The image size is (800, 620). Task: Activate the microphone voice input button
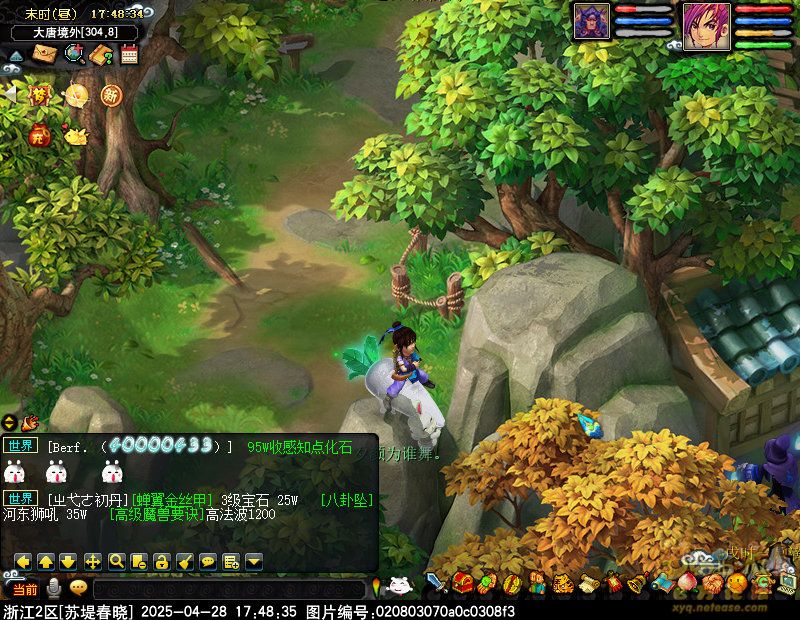[x=54, y=588]
